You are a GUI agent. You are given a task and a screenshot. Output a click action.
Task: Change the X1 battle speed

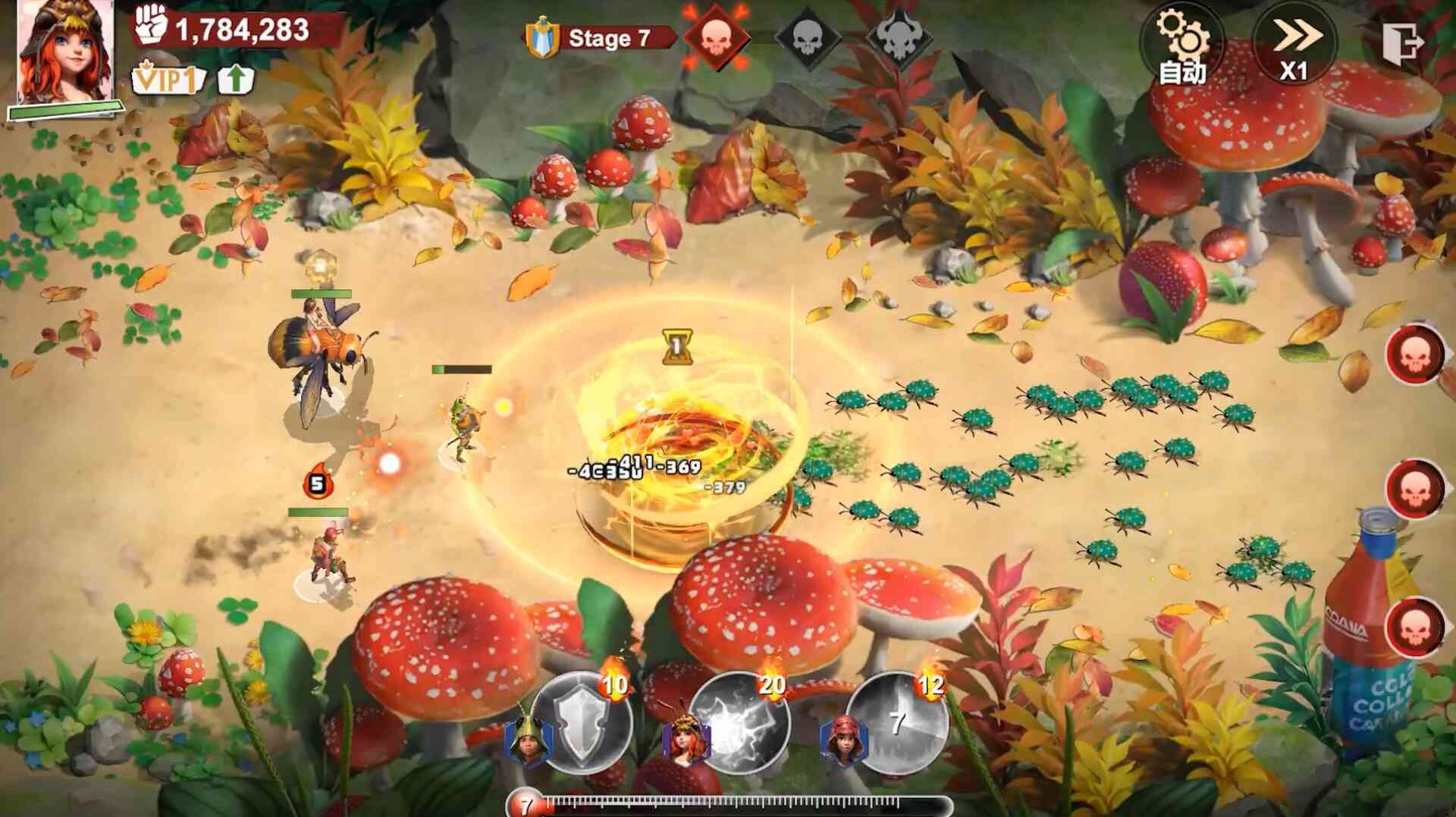coord(1295,44)
